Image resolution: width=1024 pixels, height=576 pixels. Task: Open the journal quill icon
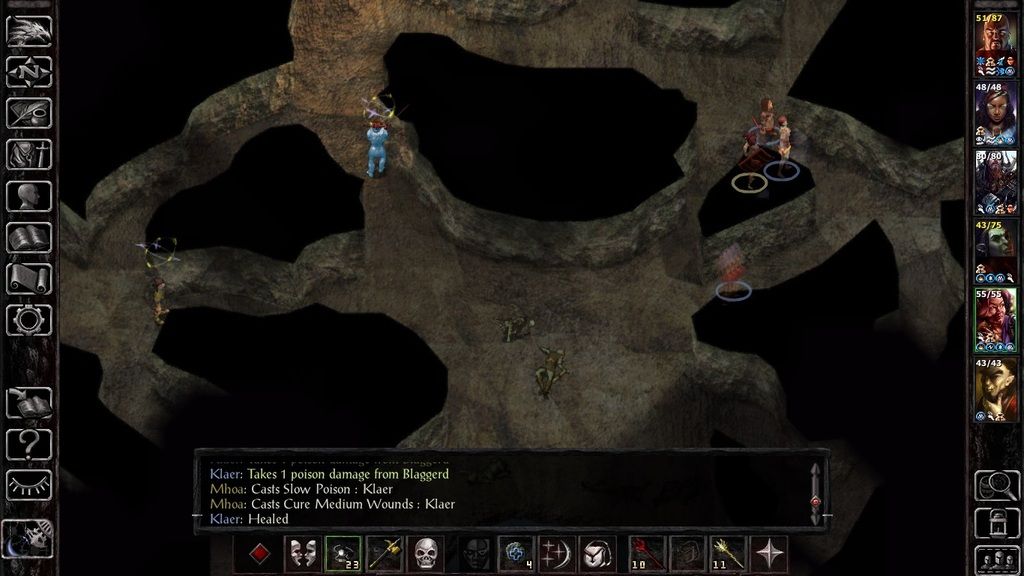tap(29, 114)
